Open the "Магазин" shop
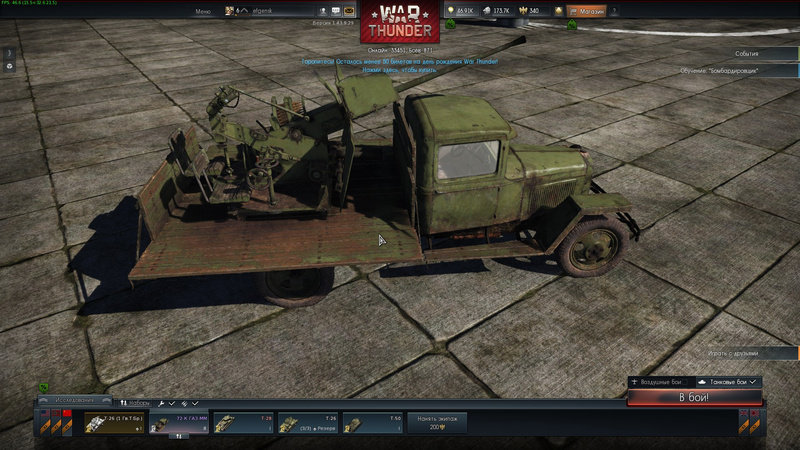The height and width of the screenshot is (450, 800). click(586, 11)
